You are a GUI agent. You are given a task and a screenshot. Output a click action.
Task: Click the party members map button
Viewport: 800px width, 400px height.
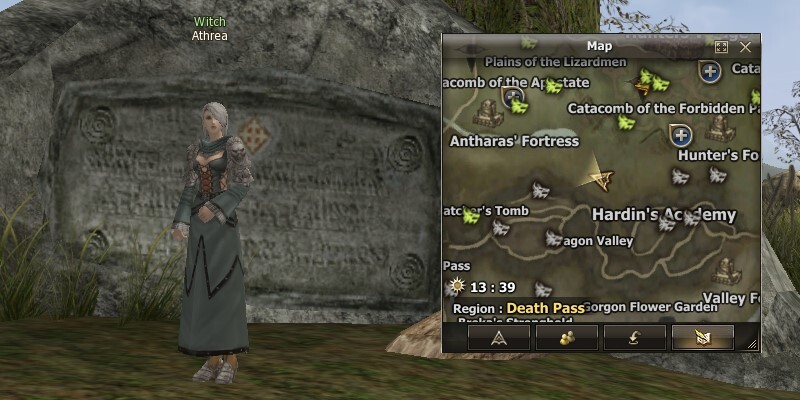566,337
